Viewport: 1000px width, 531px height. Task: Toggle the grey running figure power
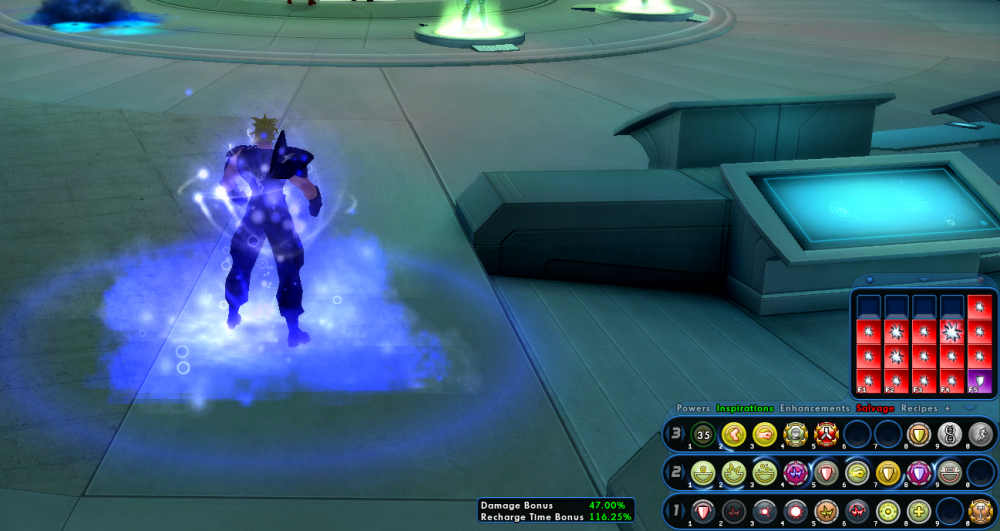point(981,434)
